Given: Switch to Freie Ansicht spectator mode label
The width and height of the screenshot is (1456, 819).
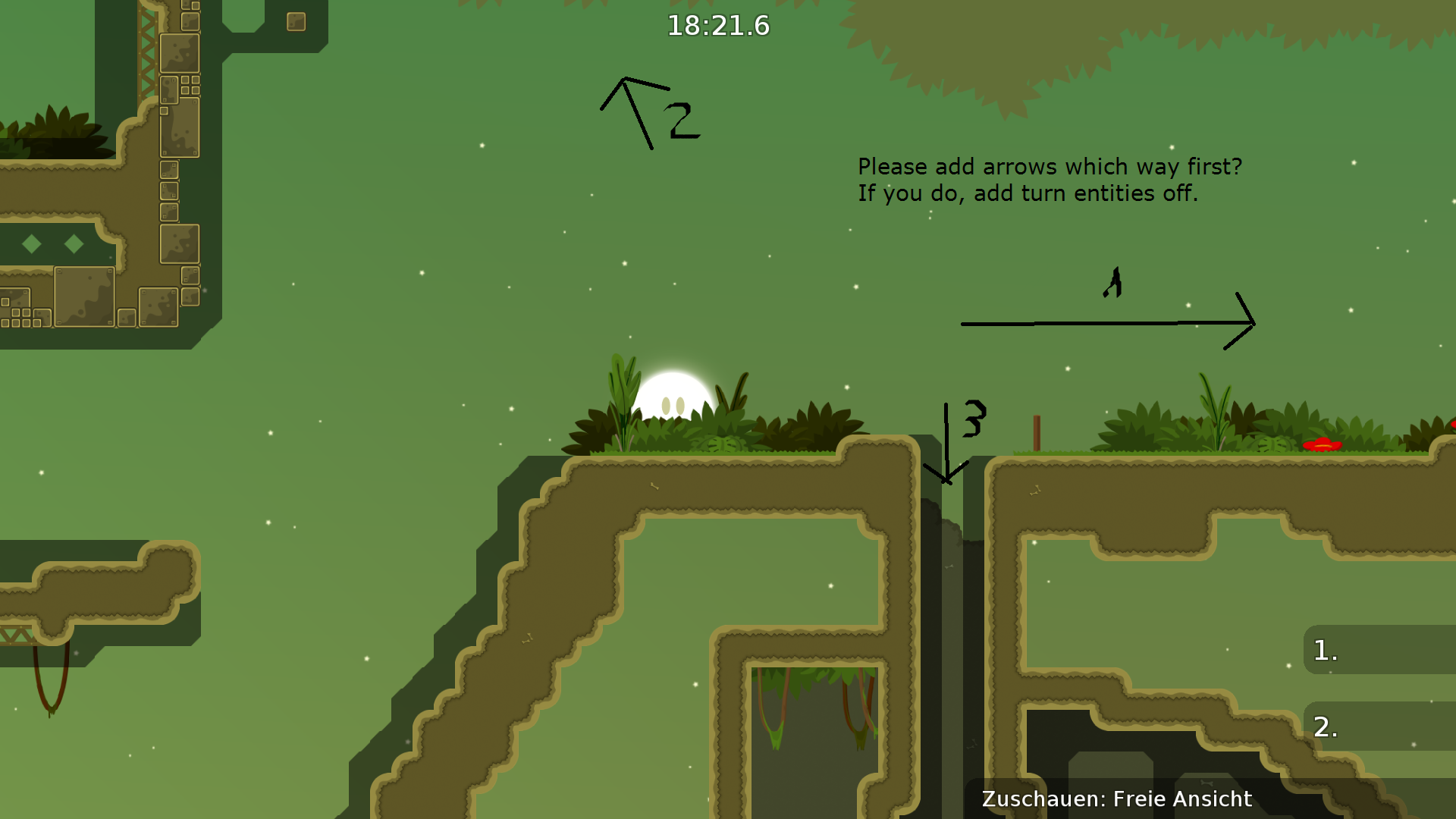Looking at the screenshot, I should [x=1180, y=799].
